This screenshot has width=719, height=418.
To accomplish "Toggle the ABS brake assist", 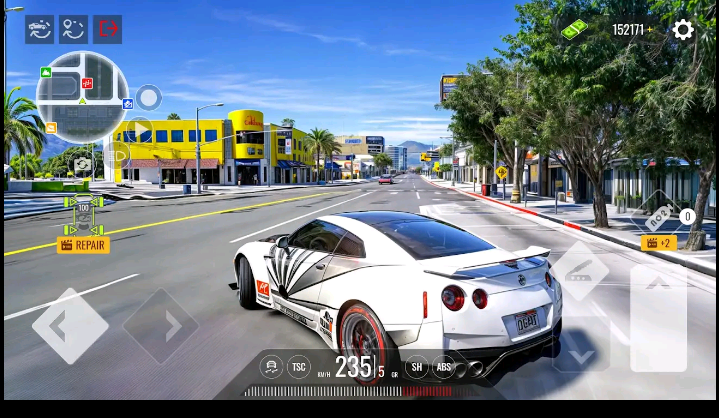I will (x=443, y=367).
